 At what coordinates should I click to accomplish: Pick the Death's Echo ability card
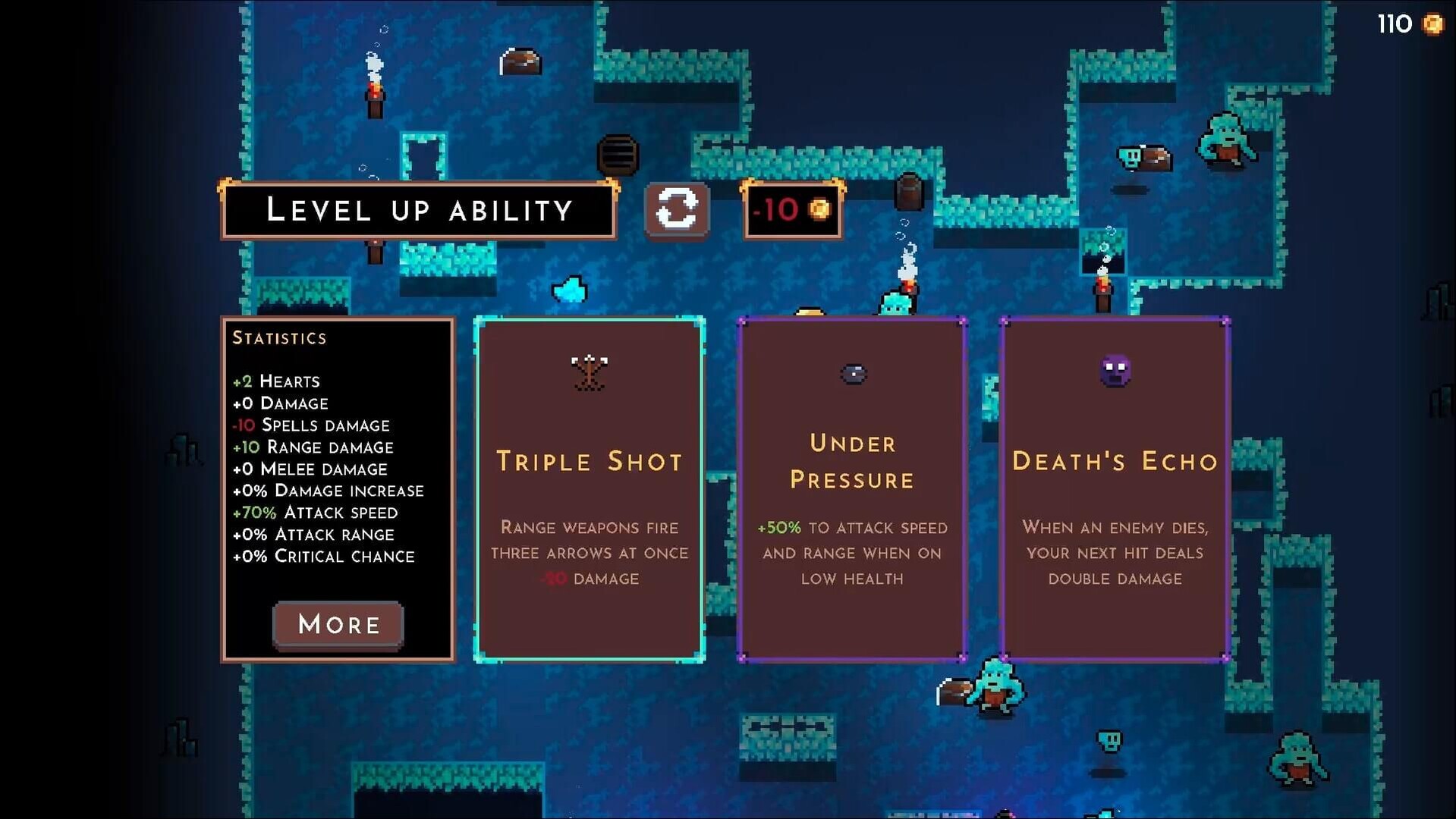tap(1115, 489)
